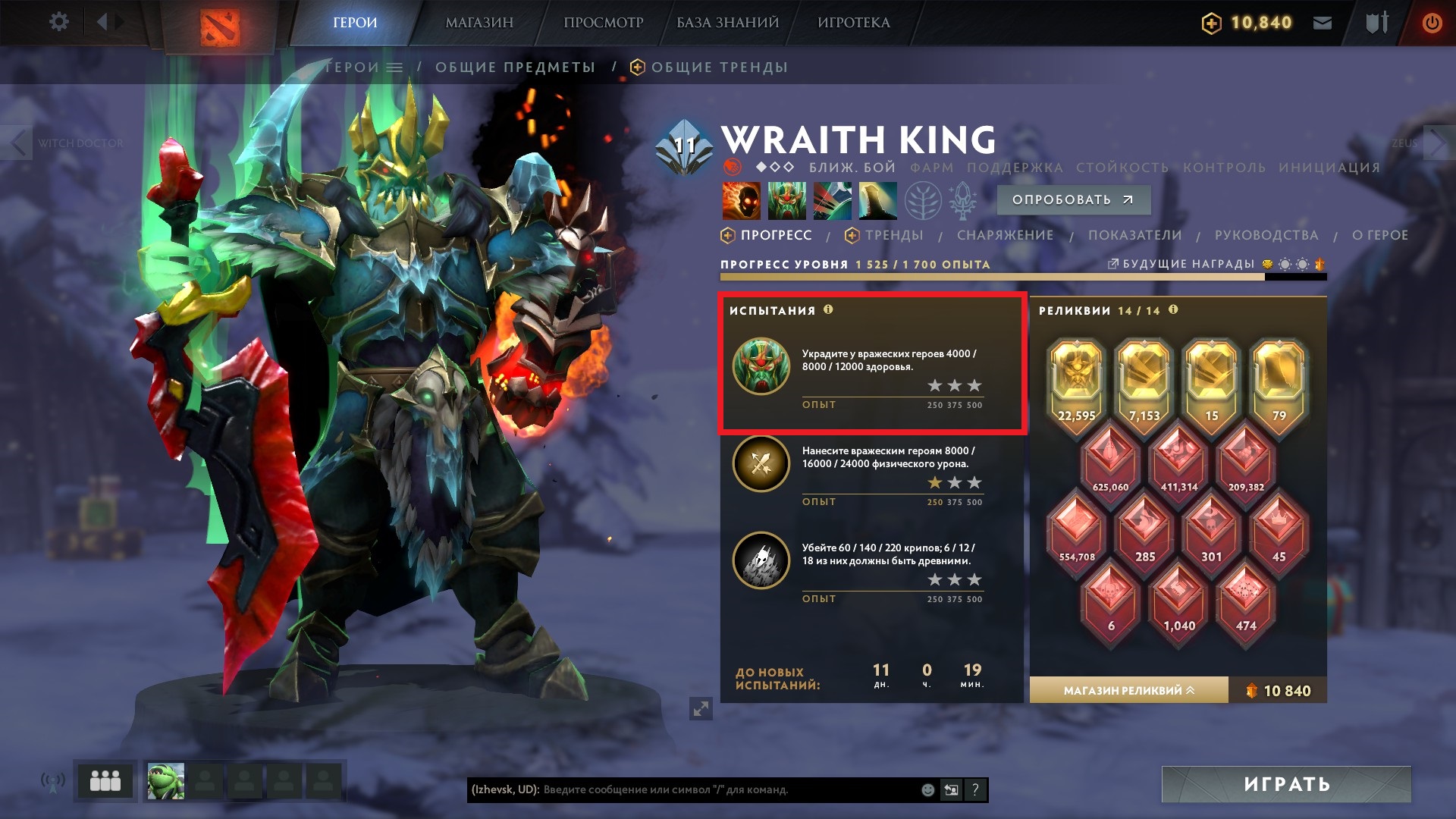Screen dimensions: 1456x819
Task: Go to previous hero Witch Doctor
Action: 18,143
